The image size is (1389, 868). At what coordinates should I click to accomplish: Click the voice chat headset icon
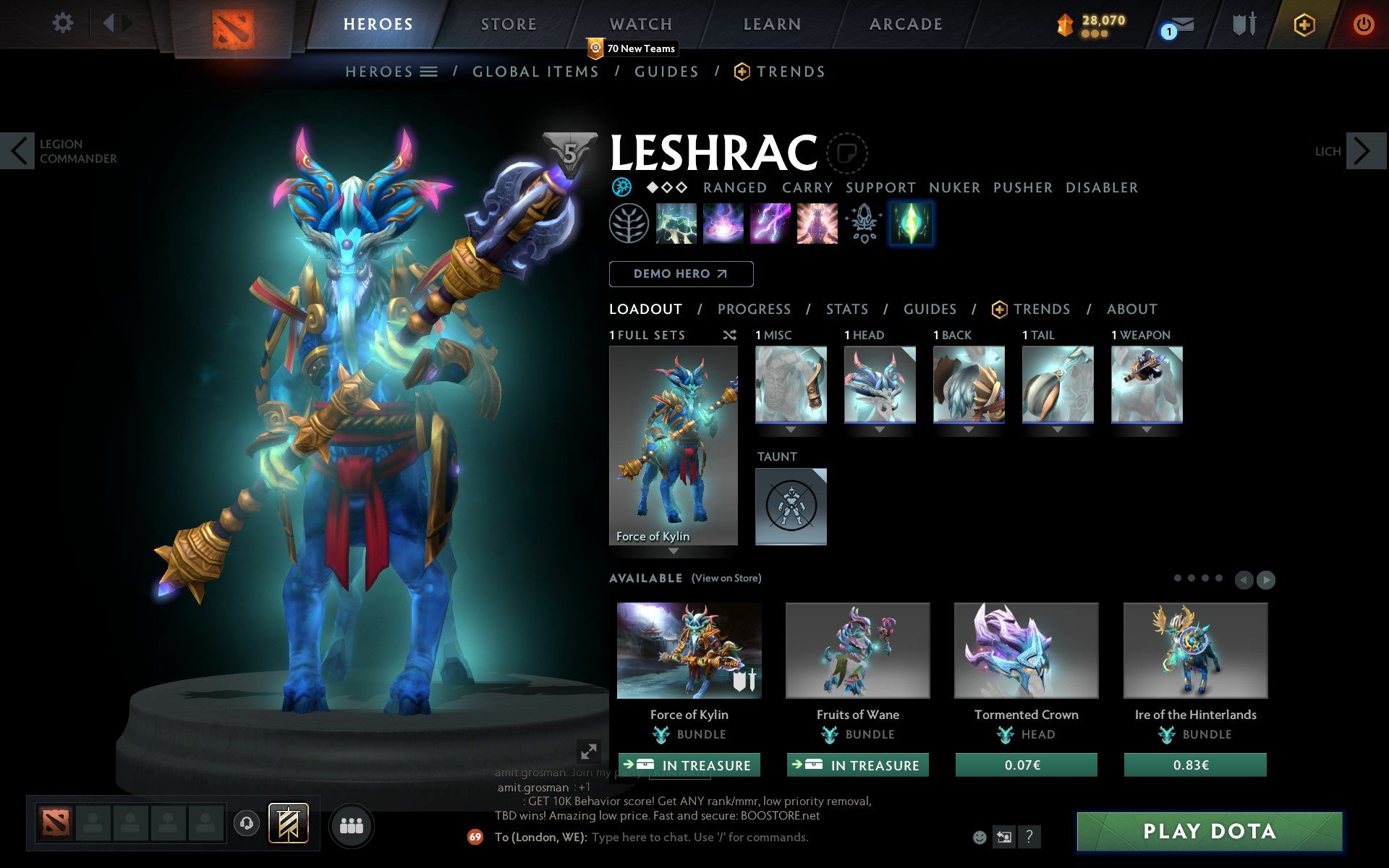tap(247, 825)
